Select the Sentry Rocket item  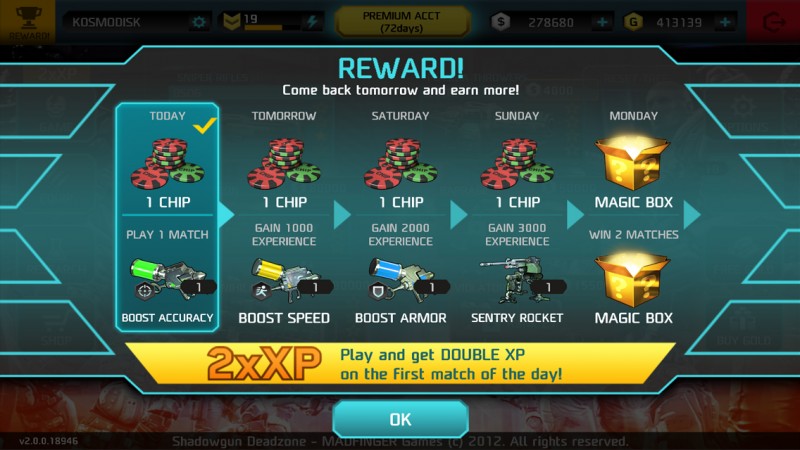click(x=518, y=285)
